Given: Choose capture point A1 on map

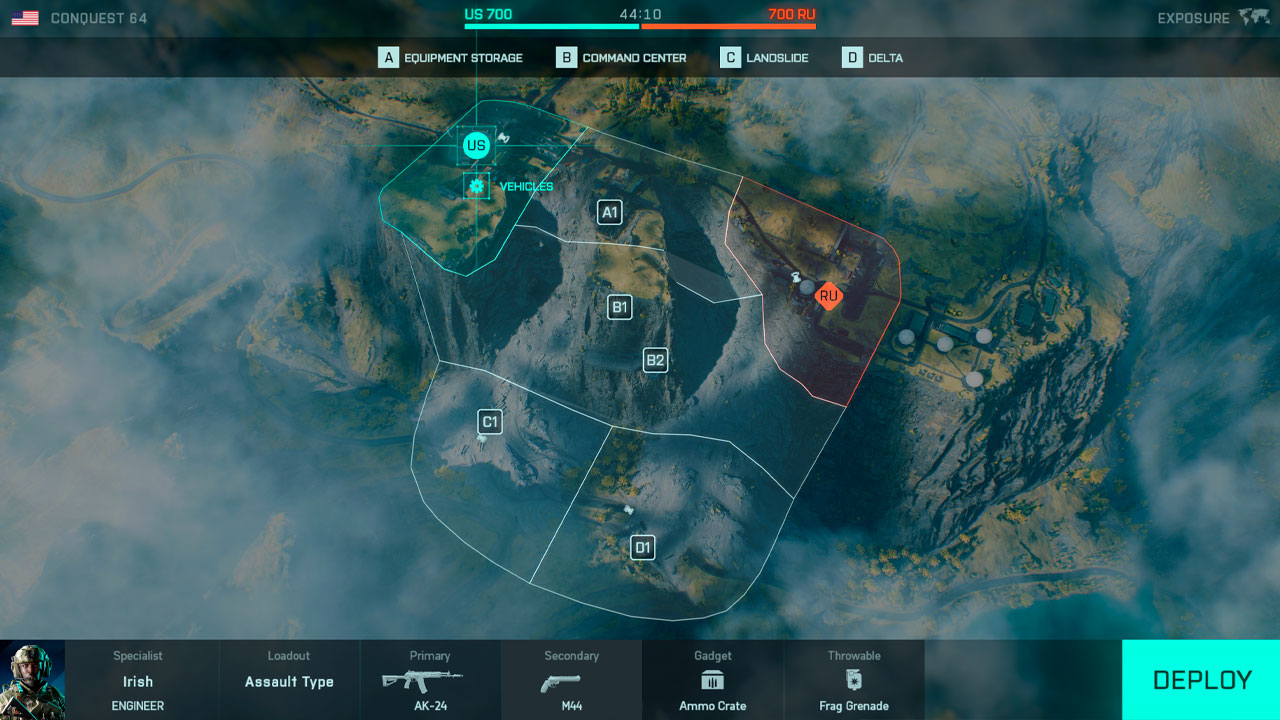Looking at the screenshot, I should click(x=609, y=212).
